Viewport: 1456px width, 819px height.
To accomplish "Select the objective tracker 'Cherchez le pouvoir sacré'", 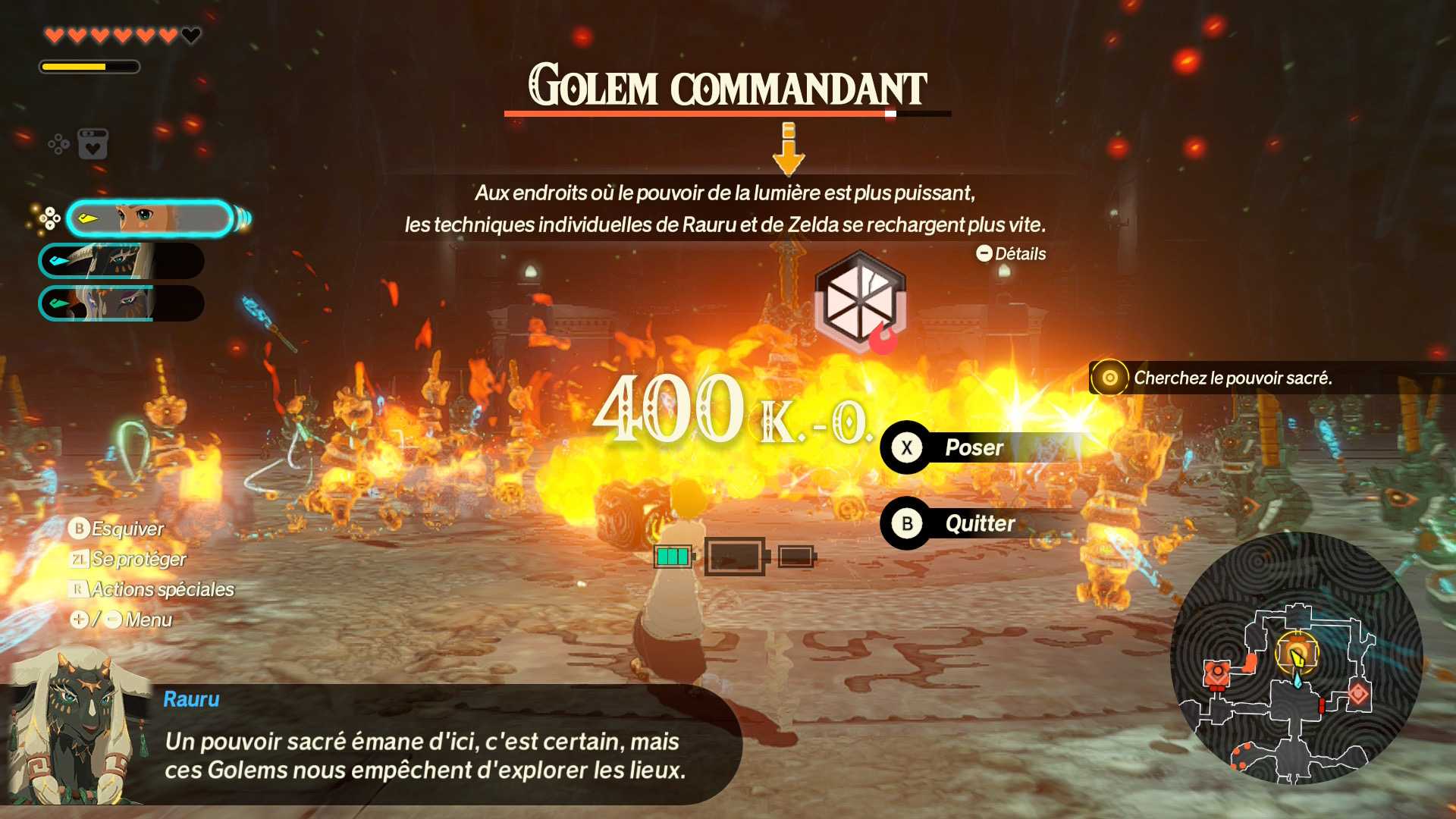I will 1232,378.
